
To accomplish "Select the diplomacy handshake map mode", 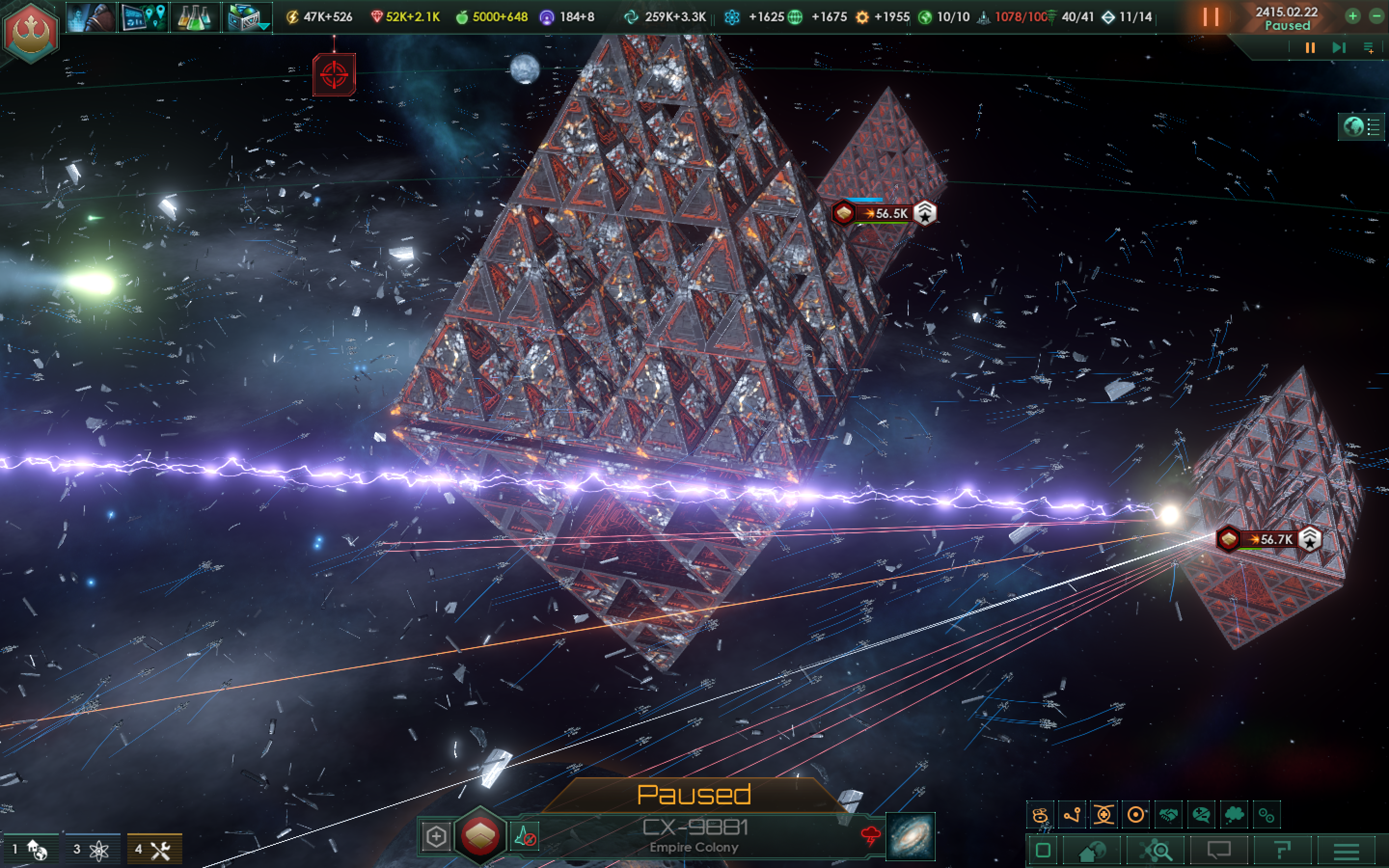I will tap(1169, 814).
